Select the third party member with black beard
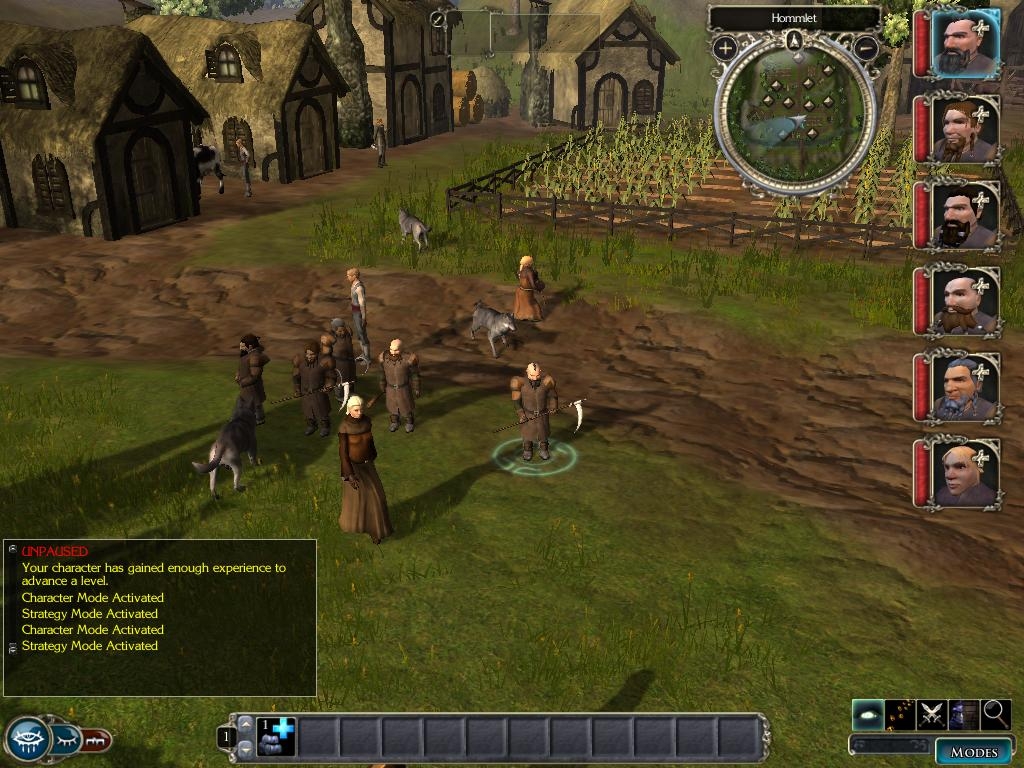Screen dimensions: 1024x768 [965, 215]
